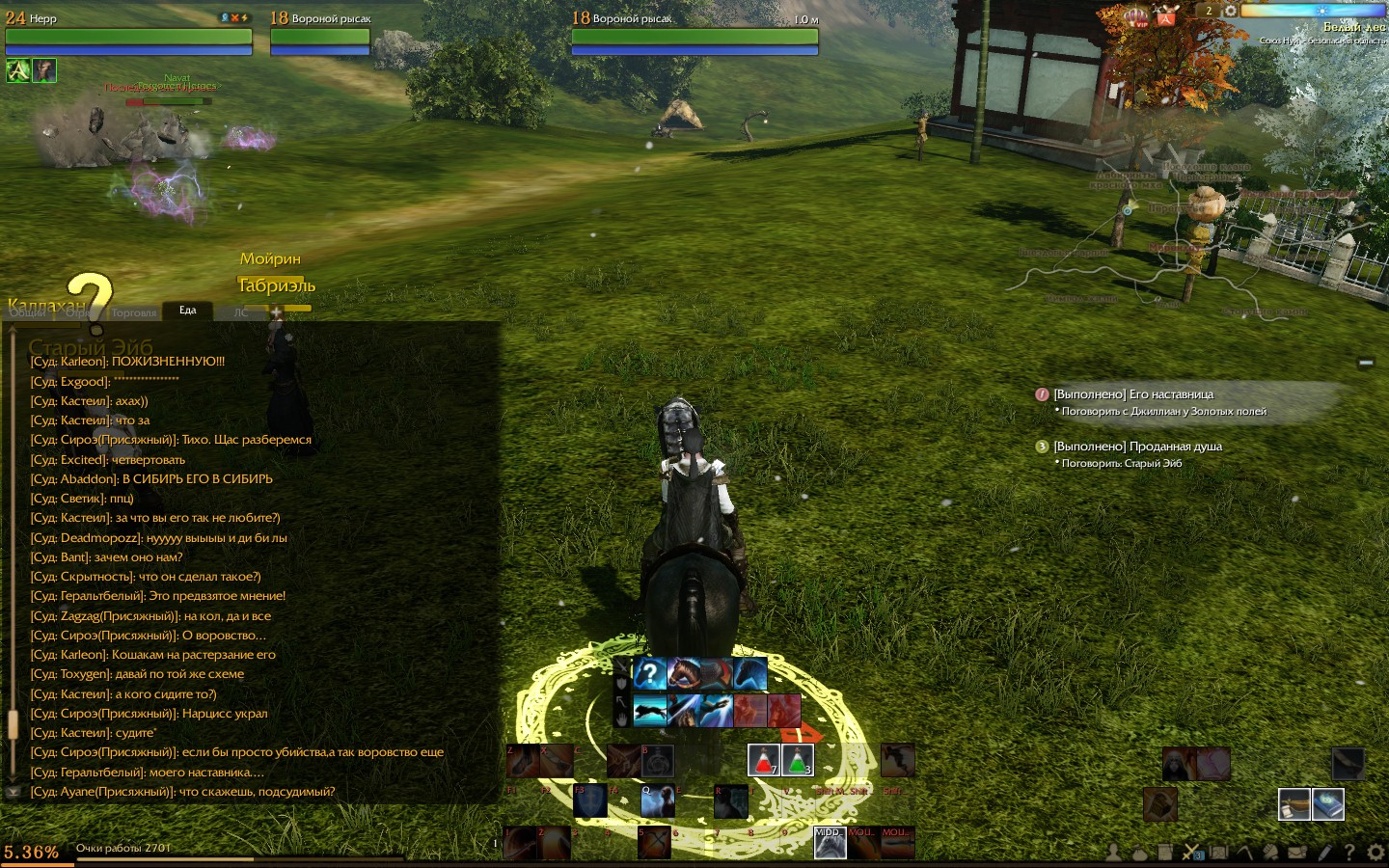Open the inventory bag menu
This screenshot has height=868, width=1389.
pos(1139,853)
